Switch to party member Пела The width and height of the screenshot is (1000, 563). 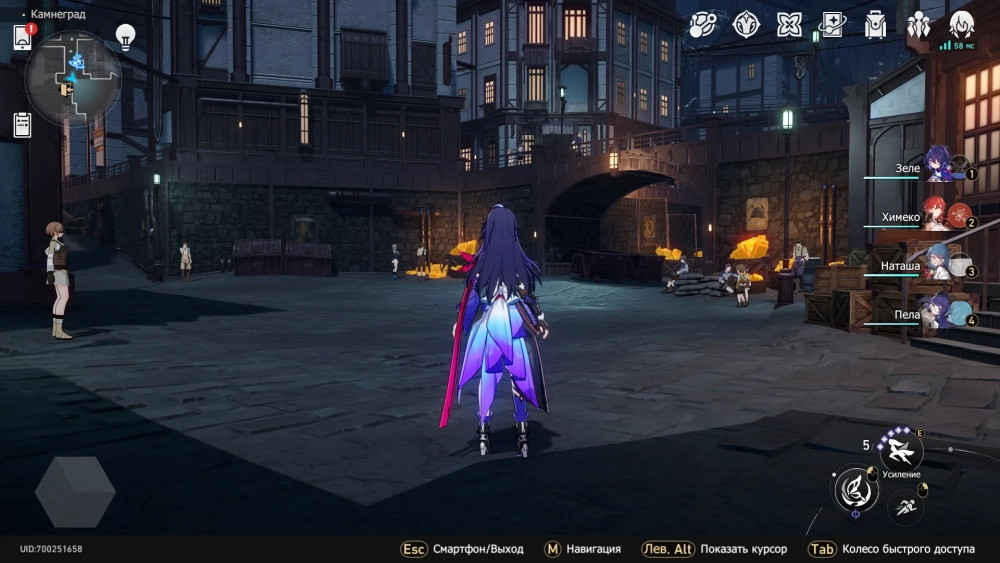940,316
